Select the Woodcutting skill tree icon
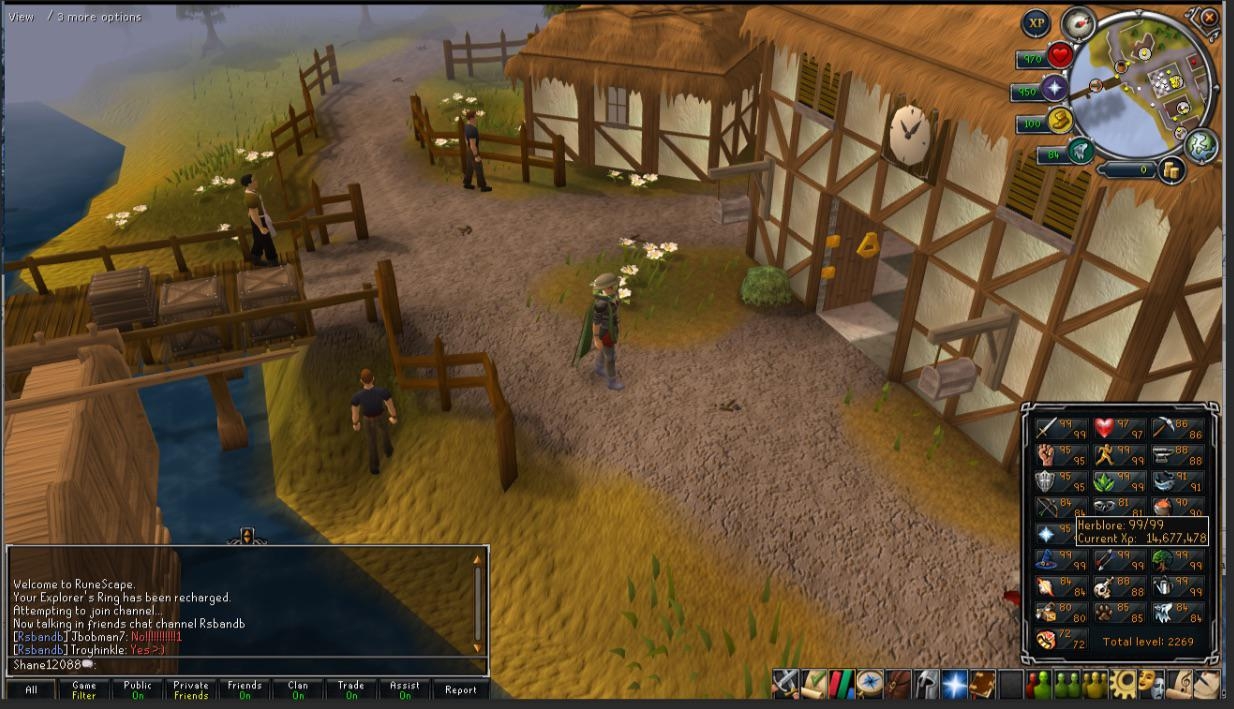 1163,560
